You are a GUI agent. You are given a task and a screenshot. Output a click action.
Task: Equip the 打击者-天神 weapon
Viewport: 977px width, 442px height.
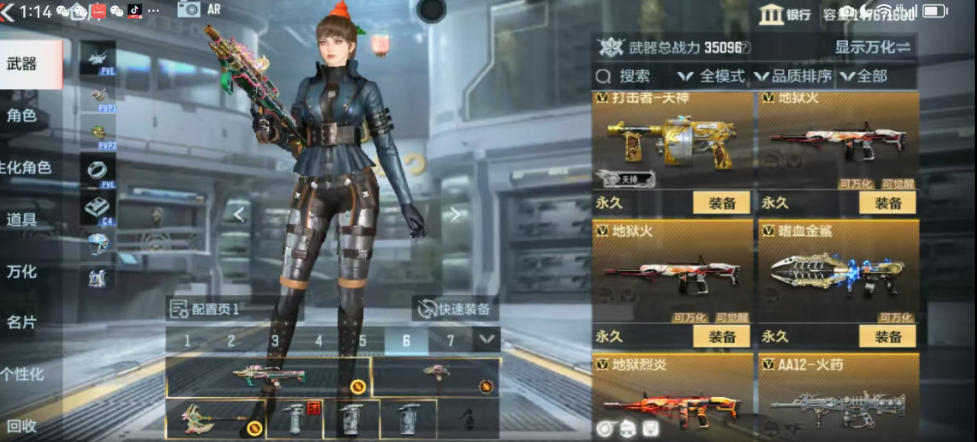[x=722, y=203]
